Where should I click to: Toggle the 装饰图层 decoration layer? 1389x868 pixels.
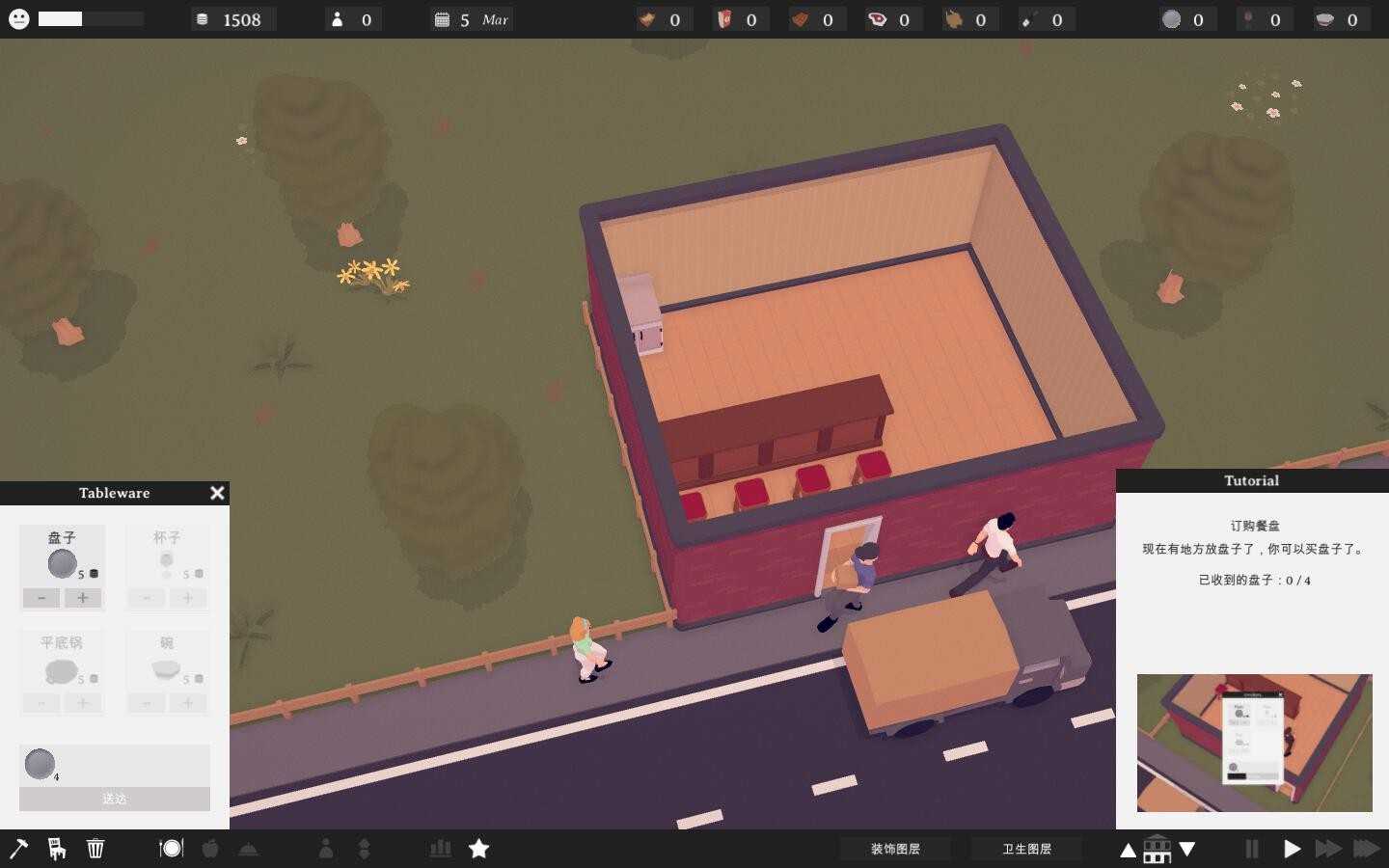[x=895, y=849]
